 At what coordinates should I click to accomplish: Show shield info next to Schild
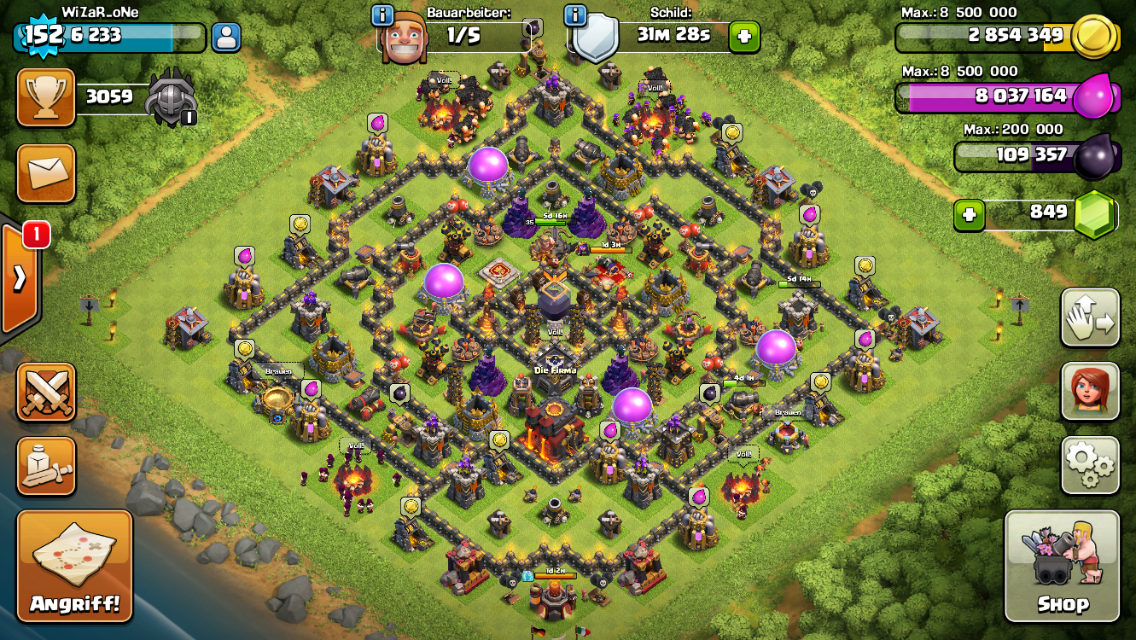click(575, 15)
